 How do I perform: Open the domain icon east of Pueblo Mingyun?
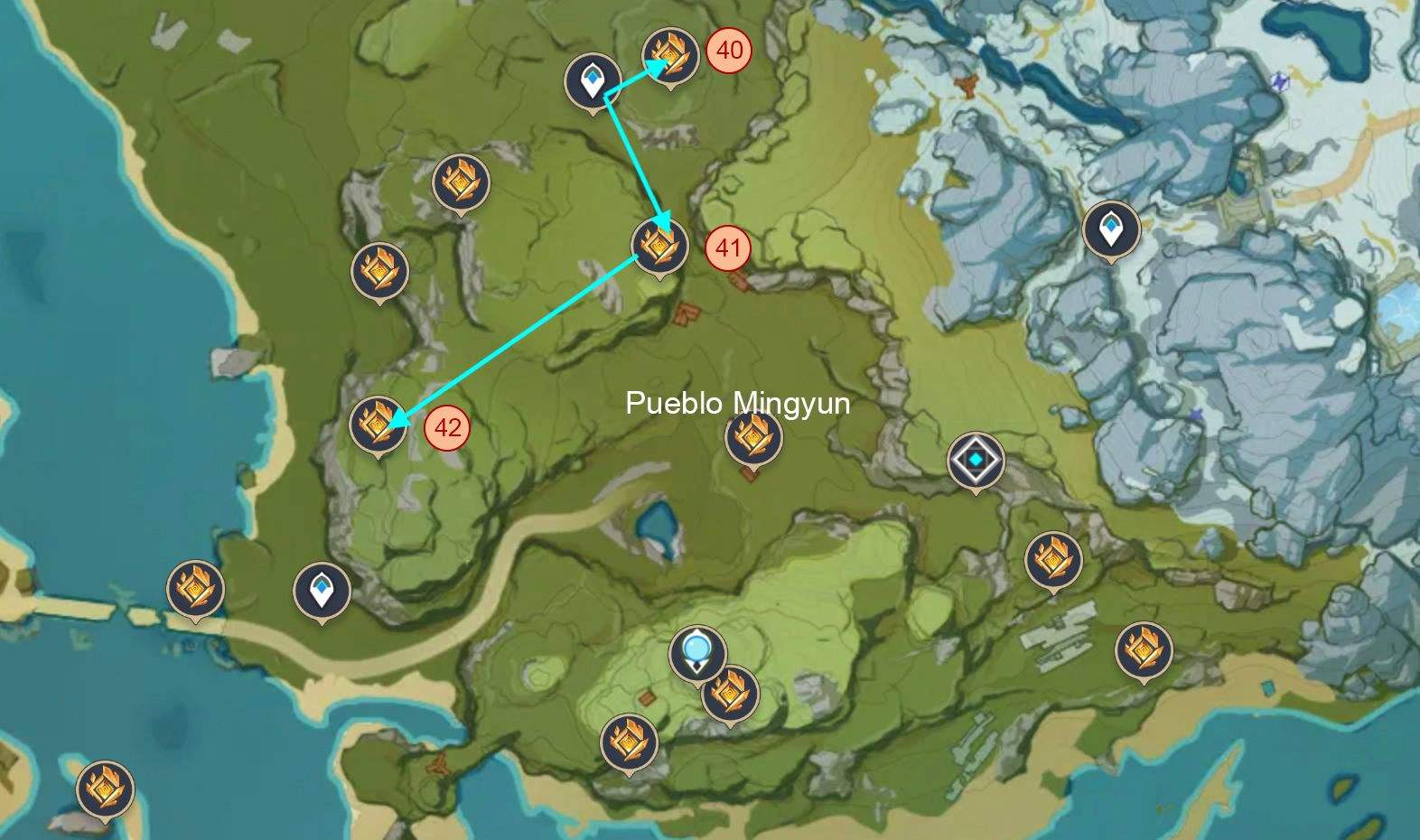tap(977, 459)
